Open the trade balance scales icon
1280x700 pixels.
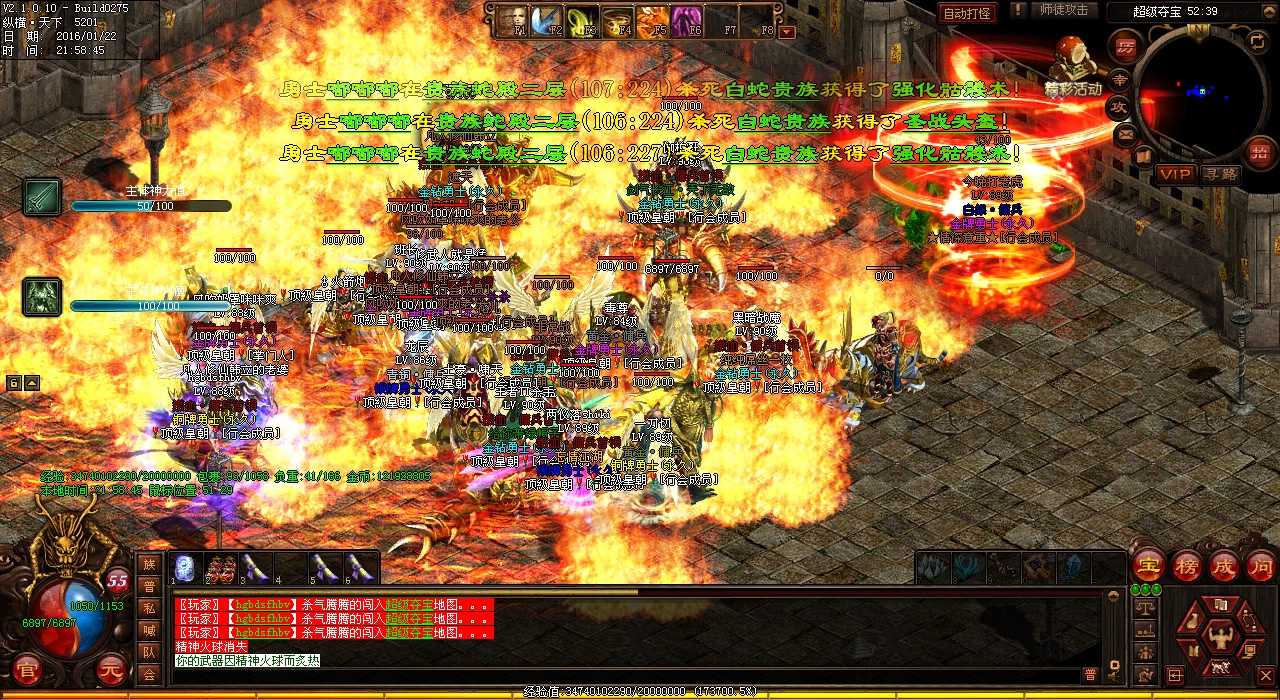(1146, 607)
